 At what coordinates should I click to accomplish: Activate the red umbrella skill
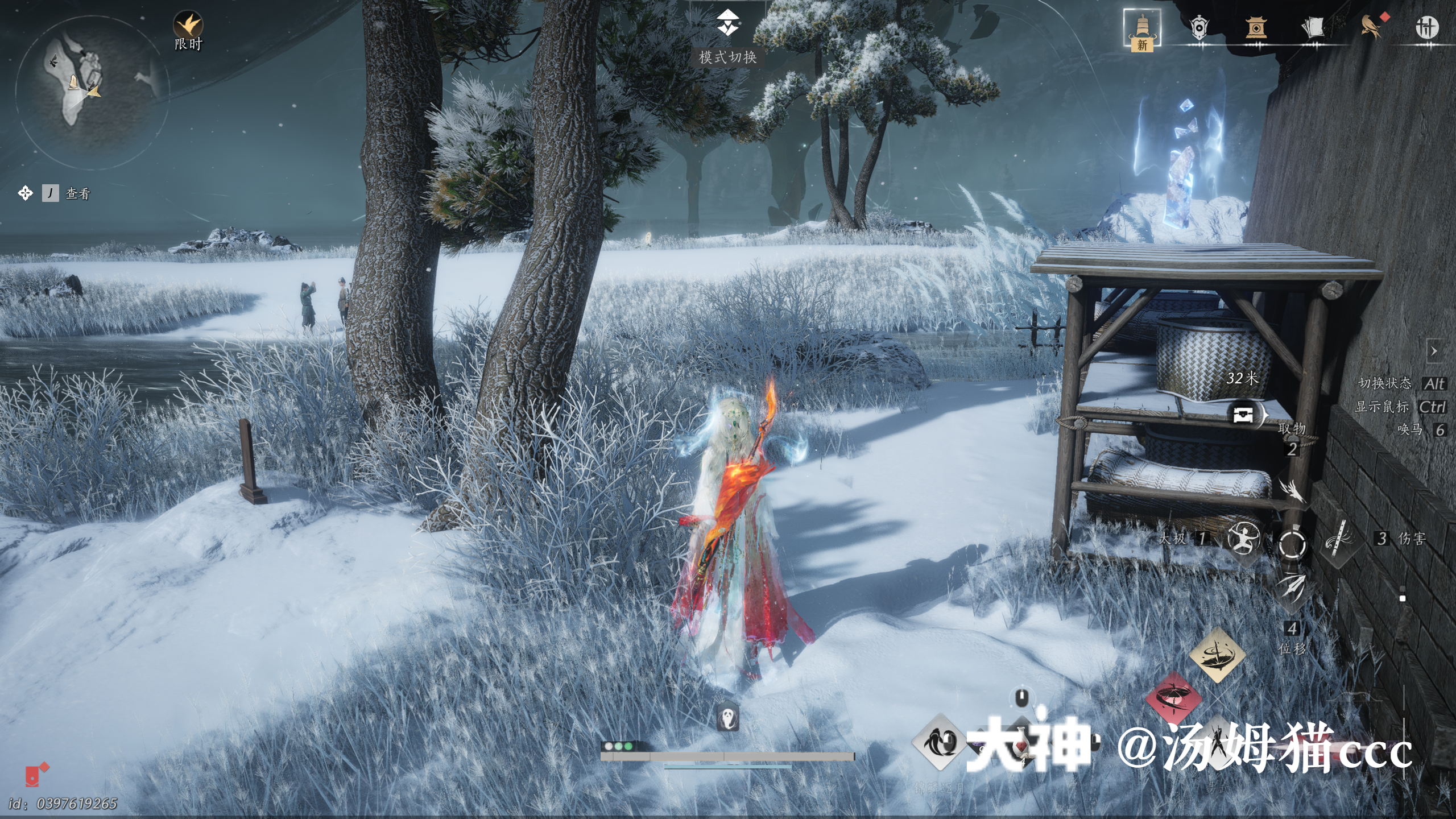click(1173, 698)
